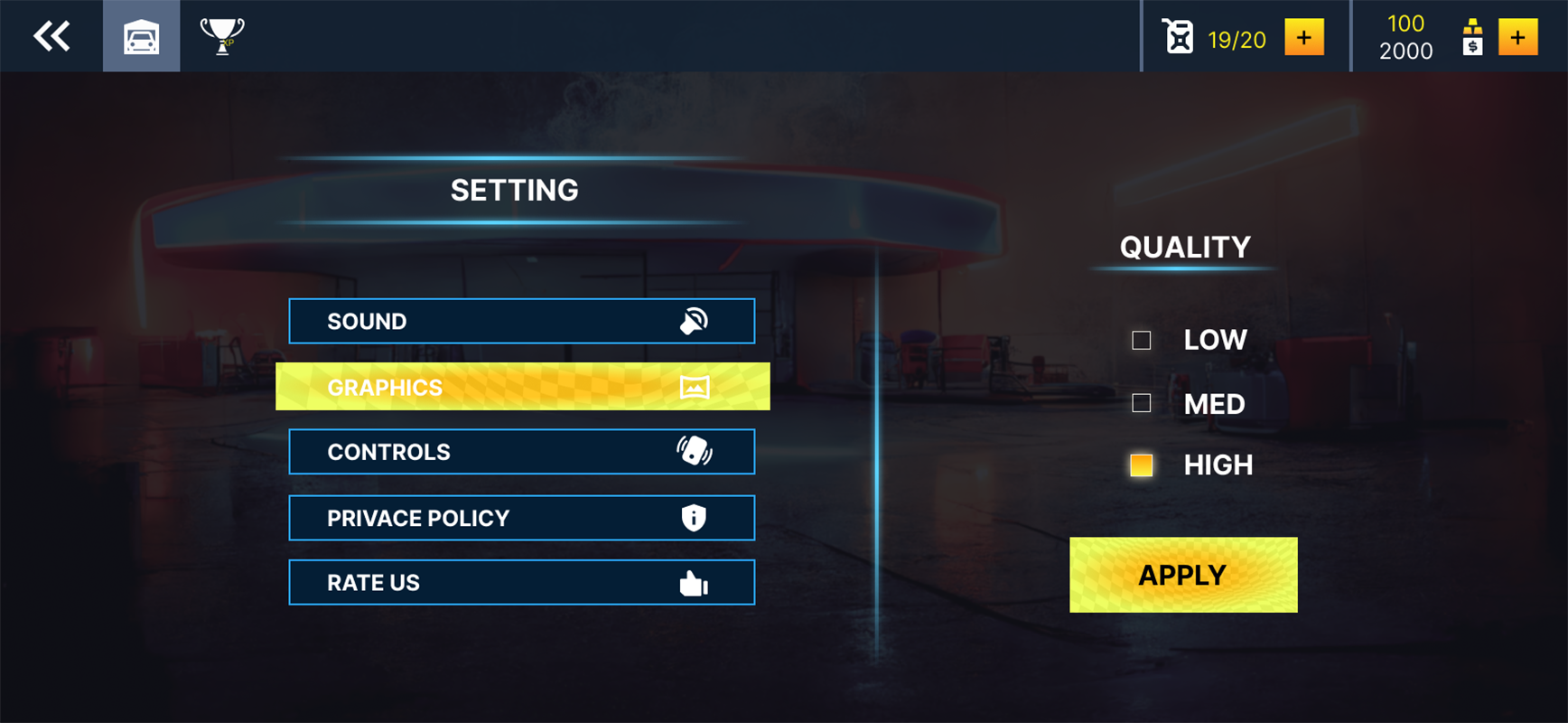Choose the Rate Us option

coord(521,583)
